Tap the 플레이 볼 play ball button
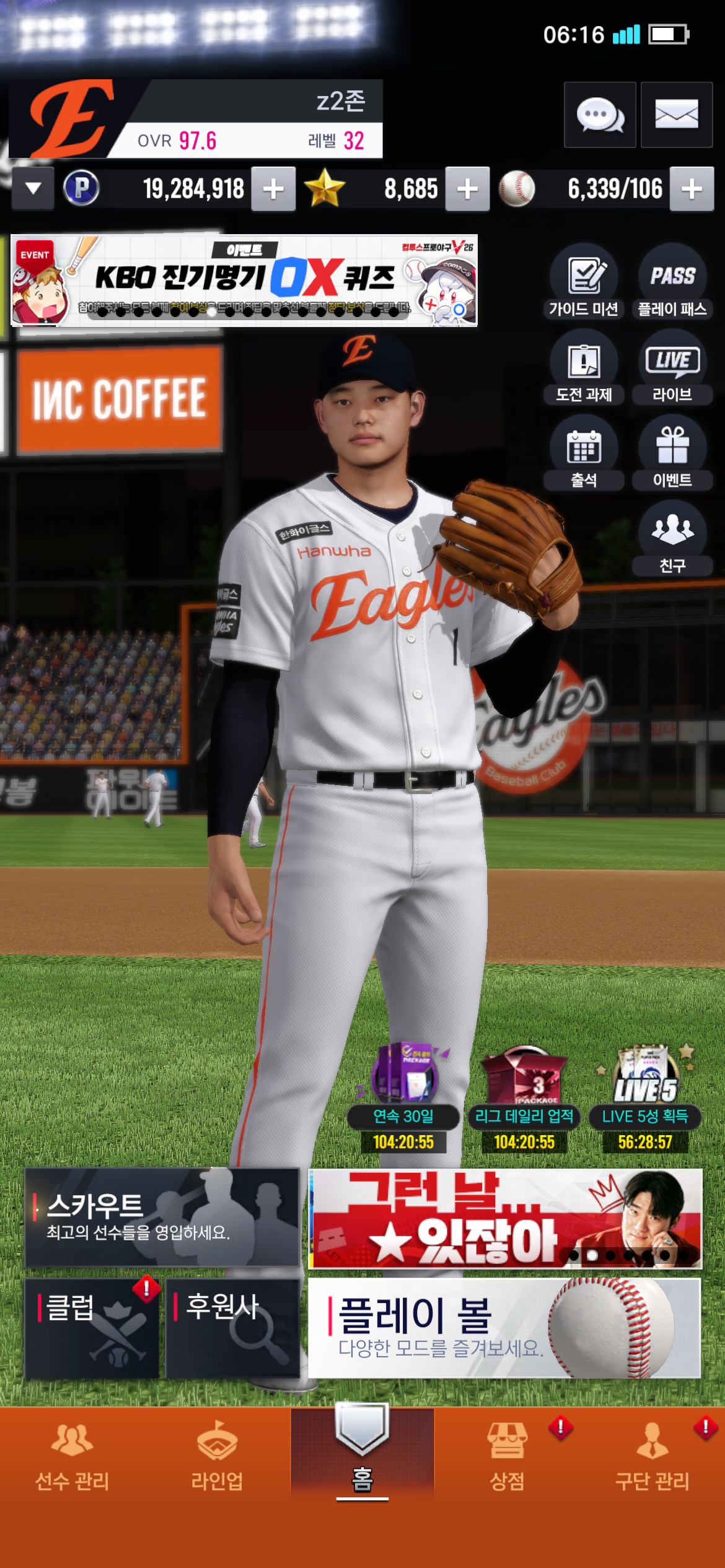 click(504, 1328)
